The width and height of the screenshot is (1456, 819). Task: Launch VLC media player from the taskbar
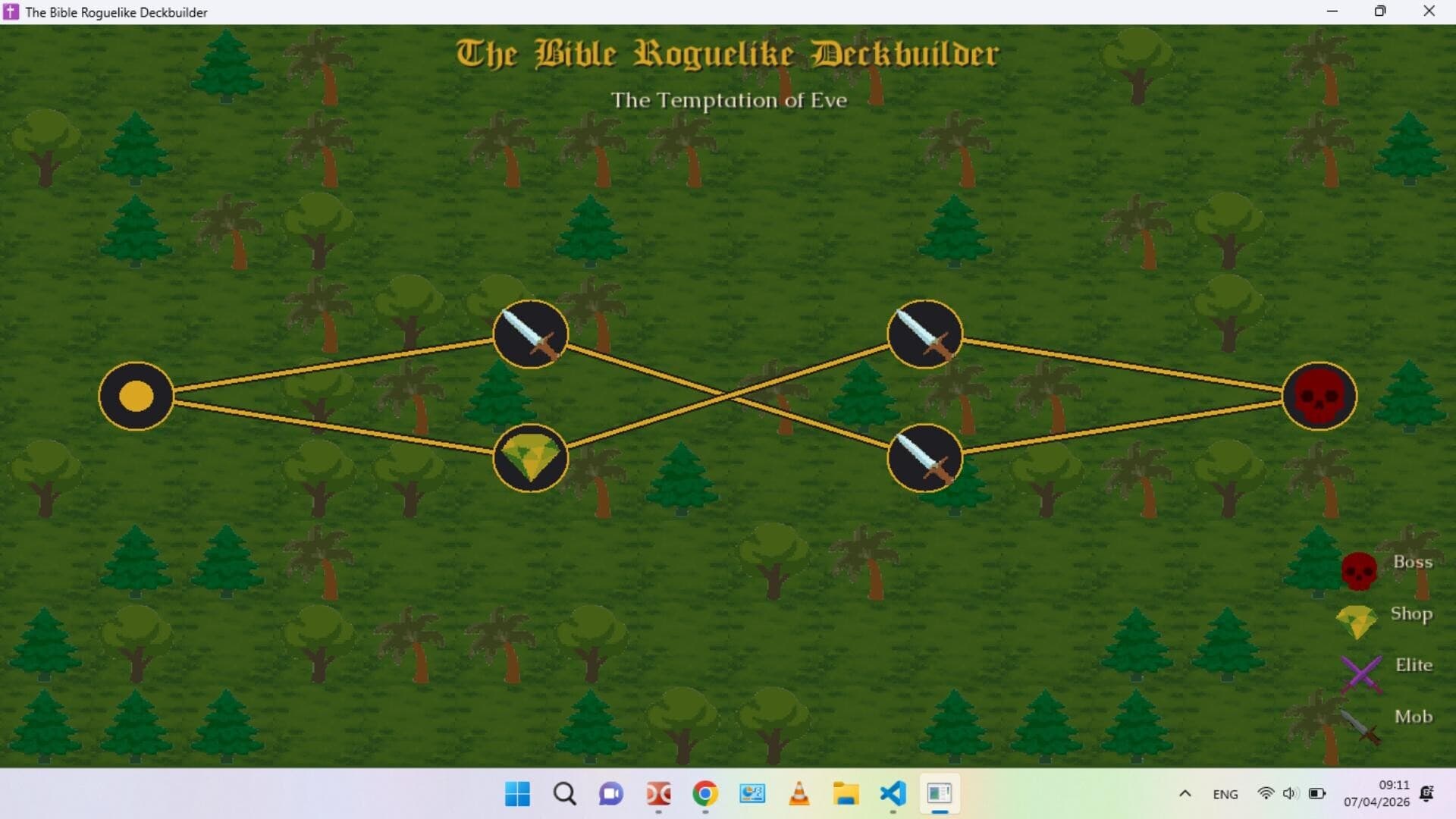click(799, 794)
